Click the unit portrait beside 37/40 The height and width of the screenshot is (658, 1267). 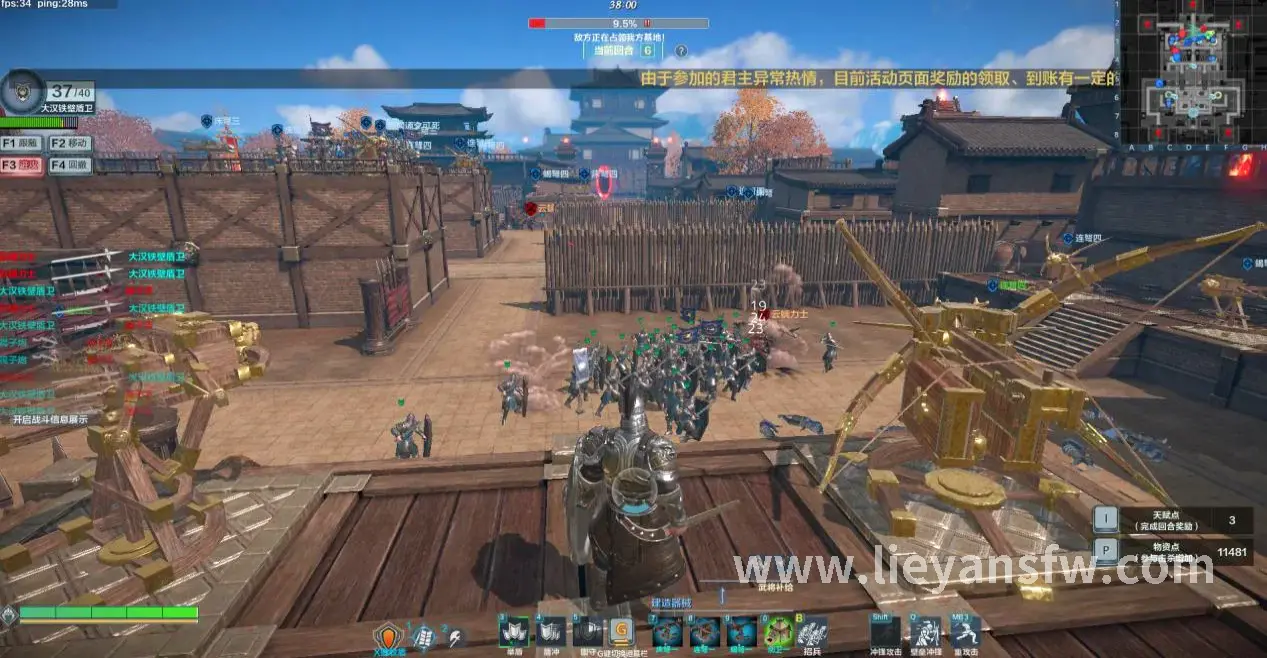[22, 91]
